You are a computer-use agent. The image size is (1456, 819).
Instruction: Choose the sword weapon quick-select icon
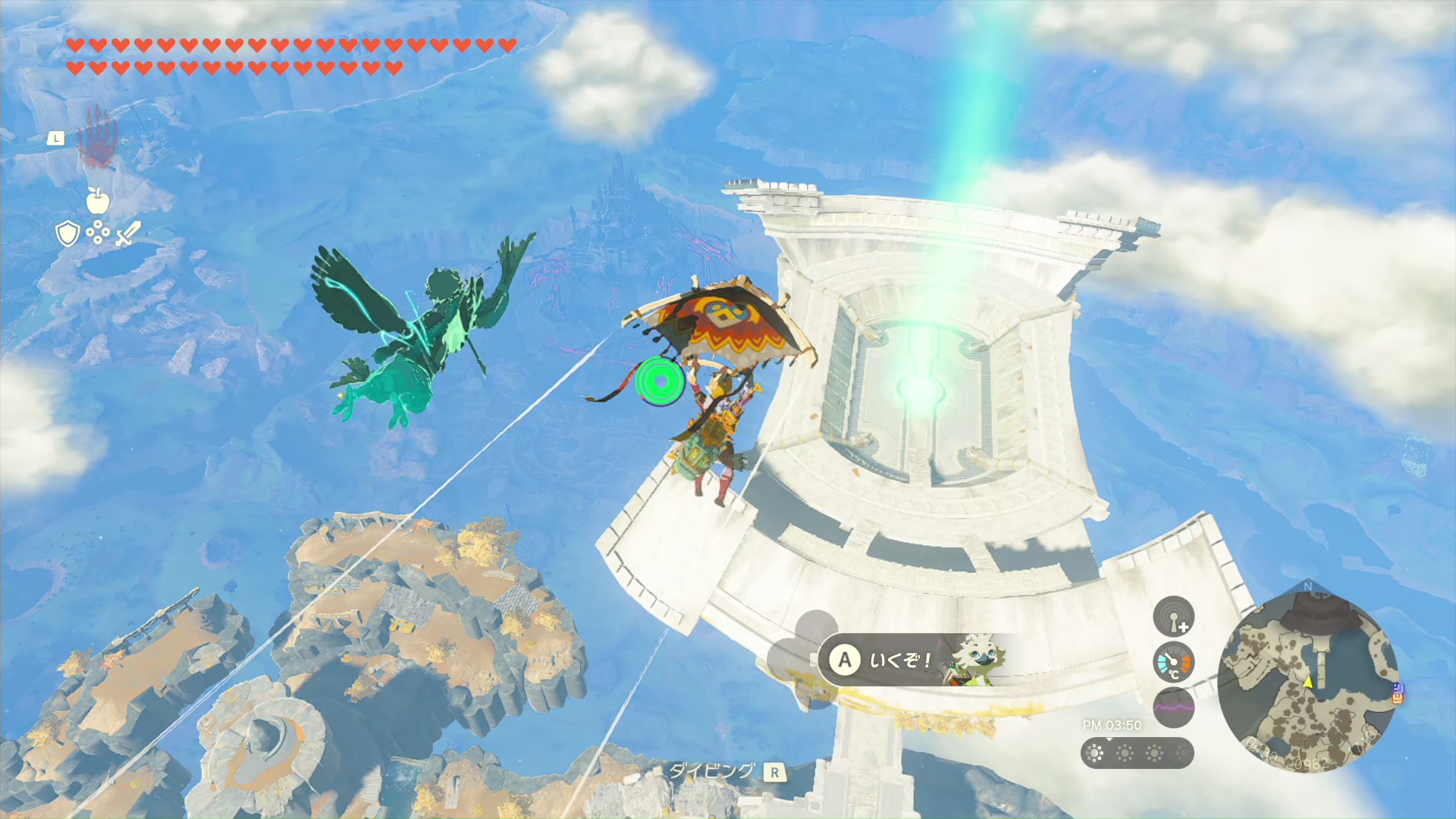click(x=128, y=233)
